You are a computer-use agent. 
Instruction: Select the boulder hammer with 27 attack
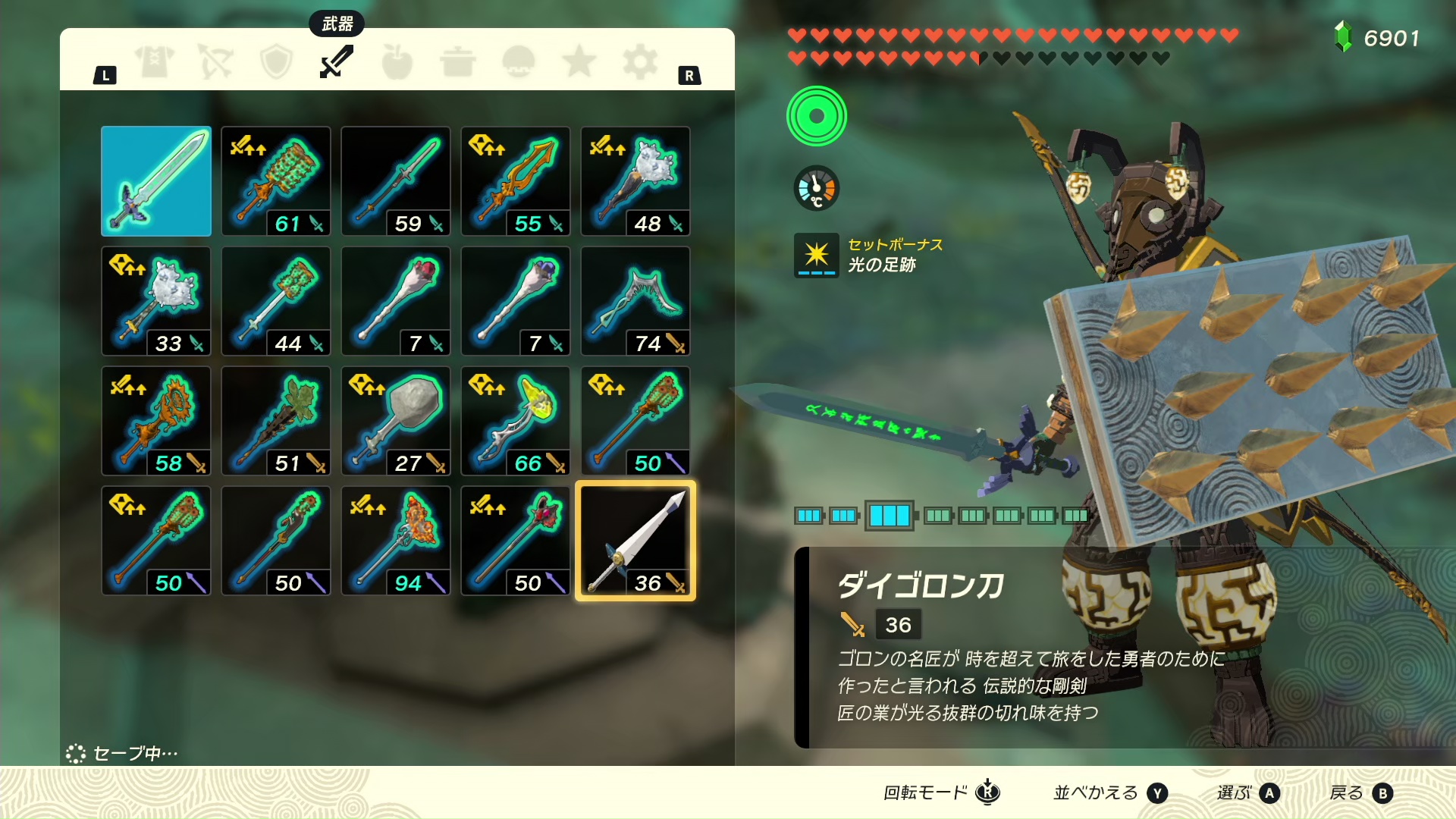click(x=396, y=421)
